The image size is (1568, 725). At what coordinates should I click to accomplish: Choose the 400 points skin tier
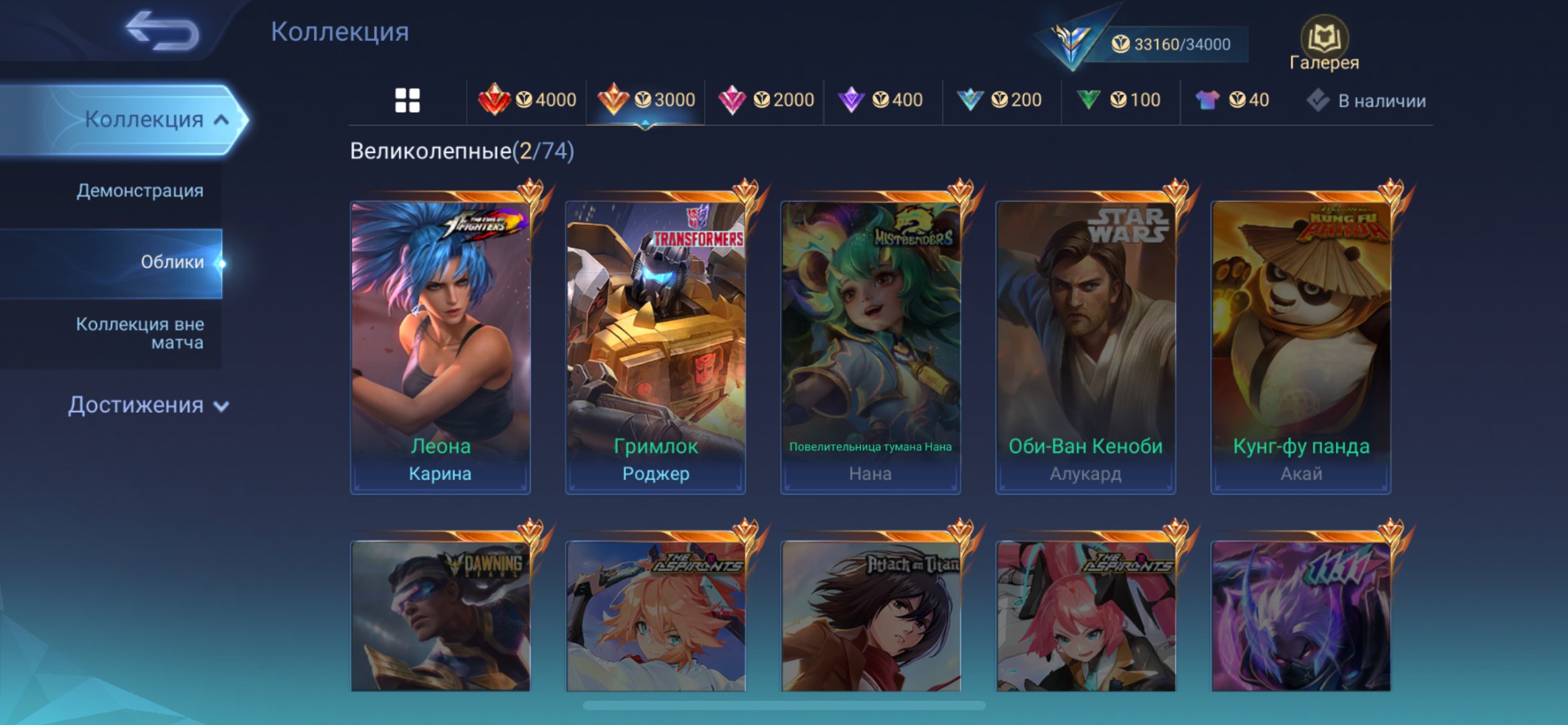click(881, 100)
